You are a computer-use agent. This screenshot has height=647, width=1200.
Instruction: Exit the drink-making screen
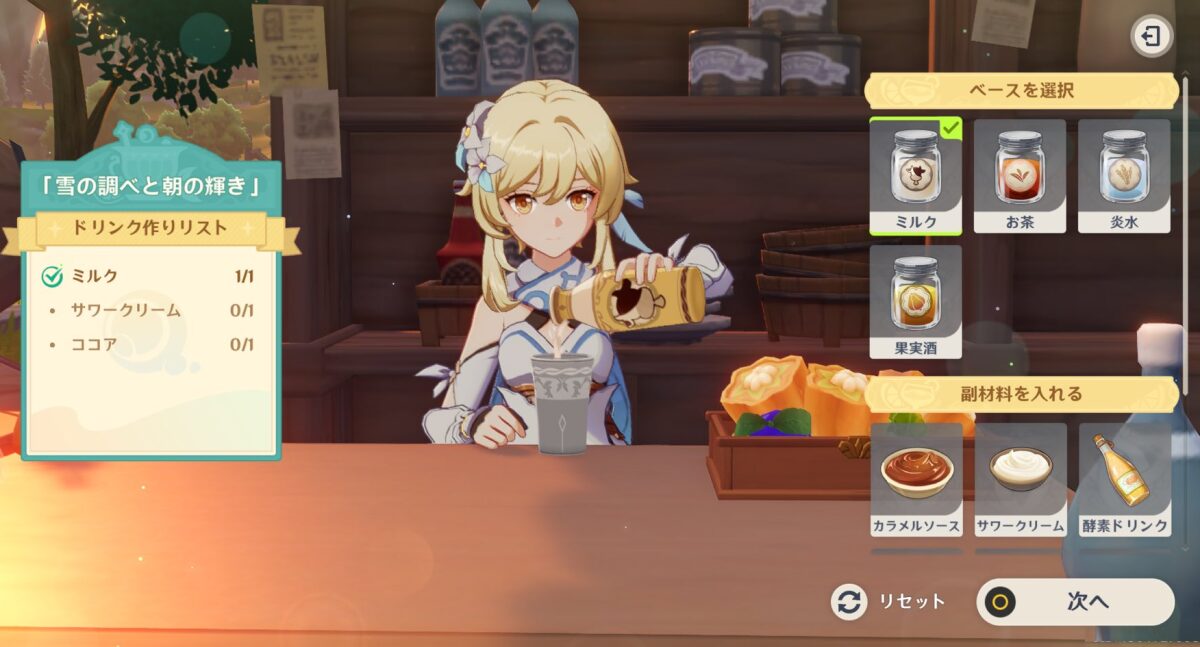tap(1152, 37)
